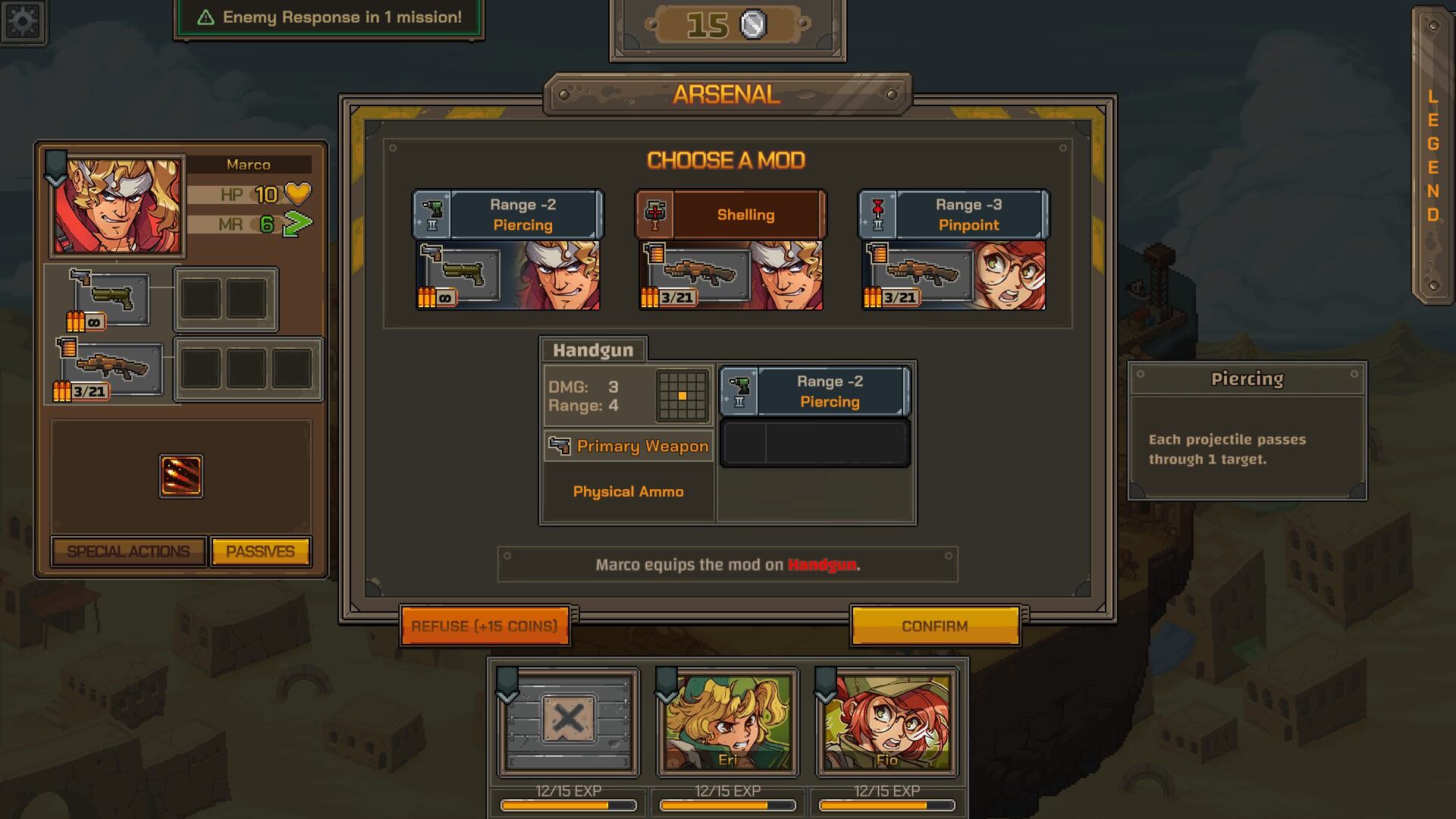This screenshot has width=1456, height=819.
Task: Choose the Range -2 Piercing mod card
Action: click(507, 249)
